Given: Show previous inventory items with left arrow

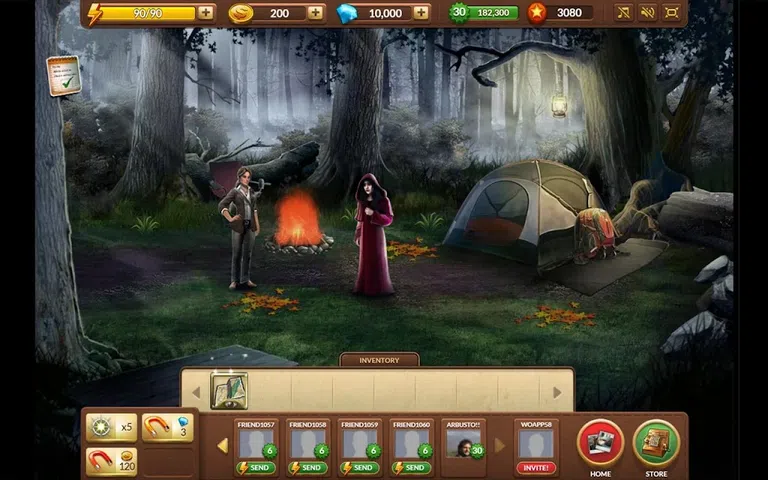Looking at the screenshot, I should tap(196, 392).
